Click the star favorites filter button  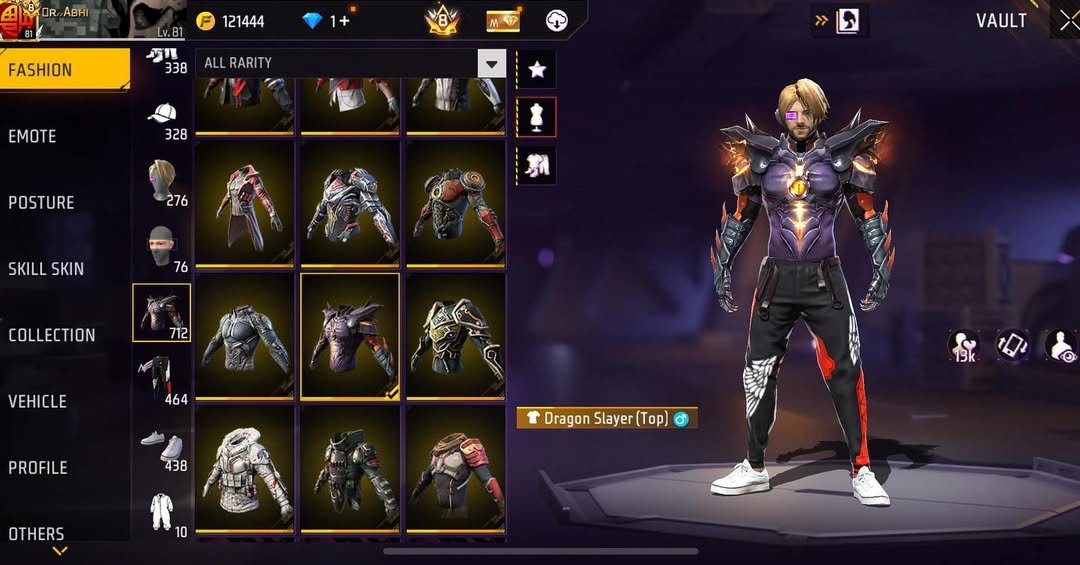[x=537, y=69]
